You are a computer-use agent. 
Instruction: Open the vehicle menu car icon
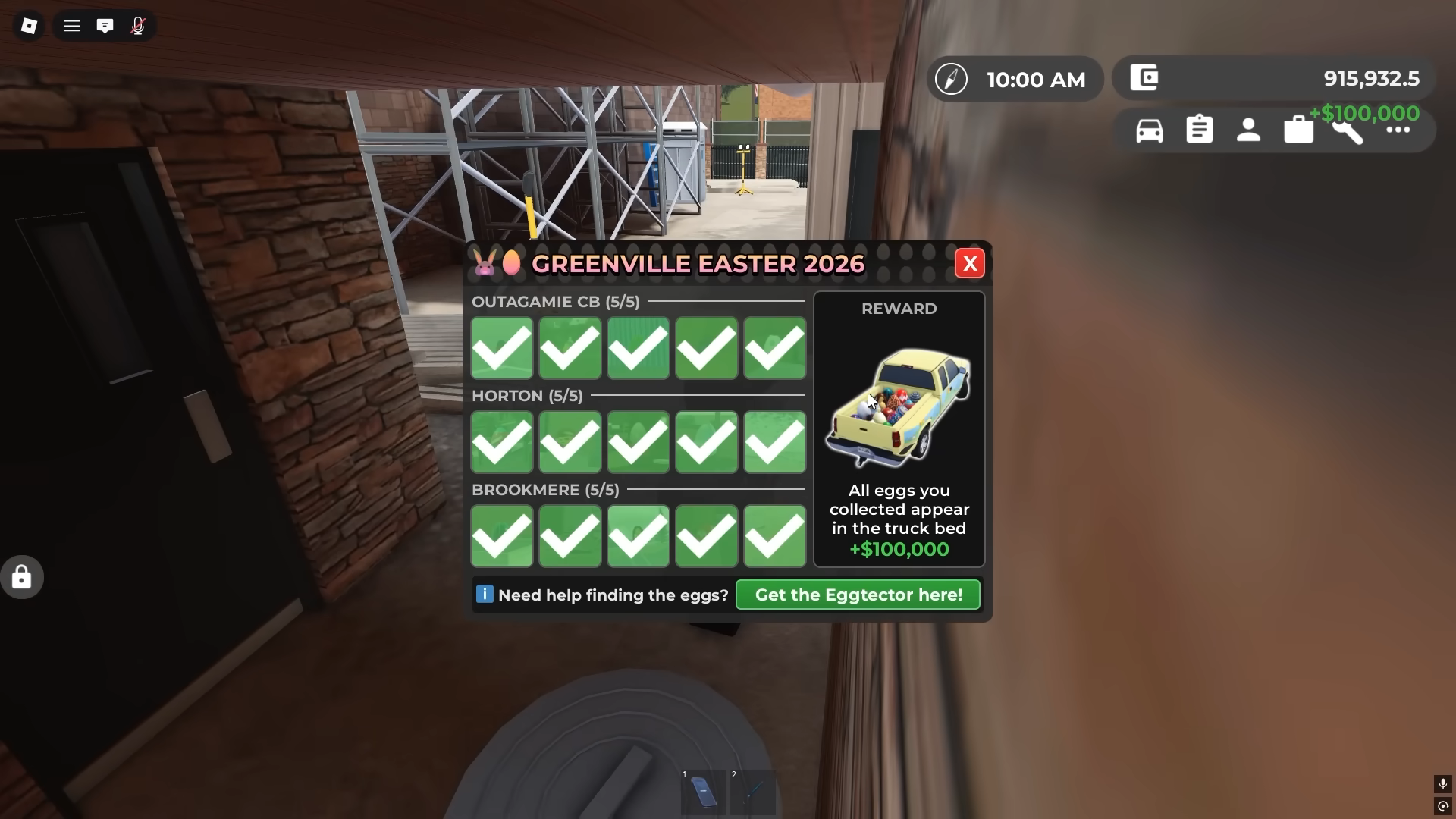1150,129
